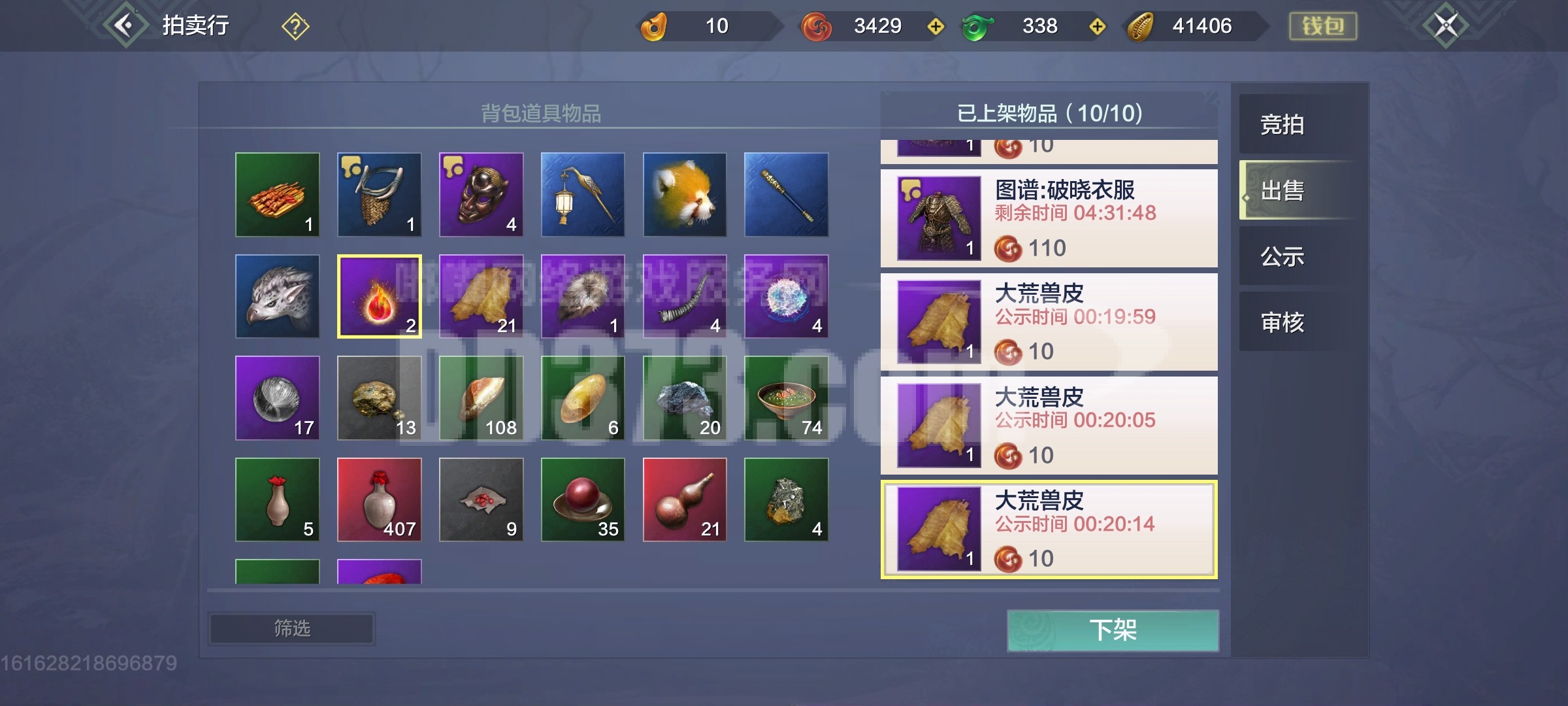The width and height of the screenshot is (1568, 706).
Task: Choose the 大荒兽皮 listing timed 00:19:59
Action: coord(1049,322)
